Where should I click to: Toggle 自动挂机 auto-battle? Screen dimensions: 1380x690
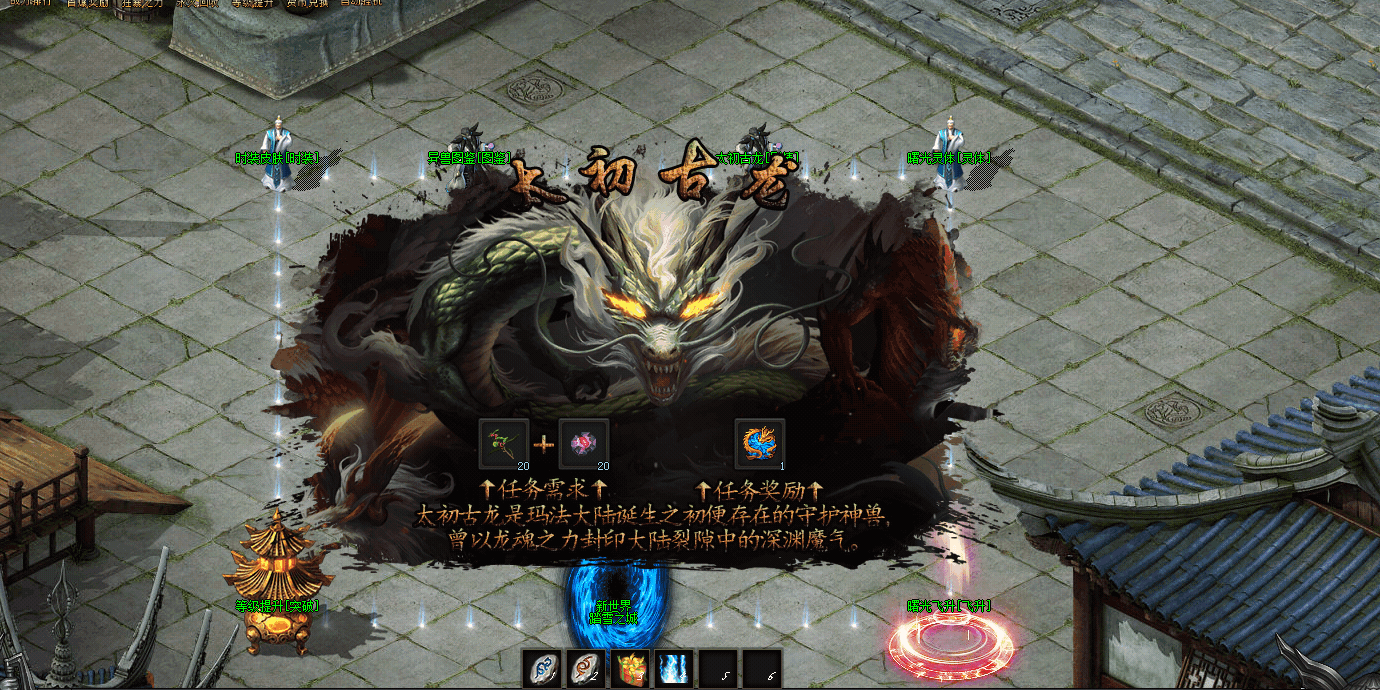[361, 3]
